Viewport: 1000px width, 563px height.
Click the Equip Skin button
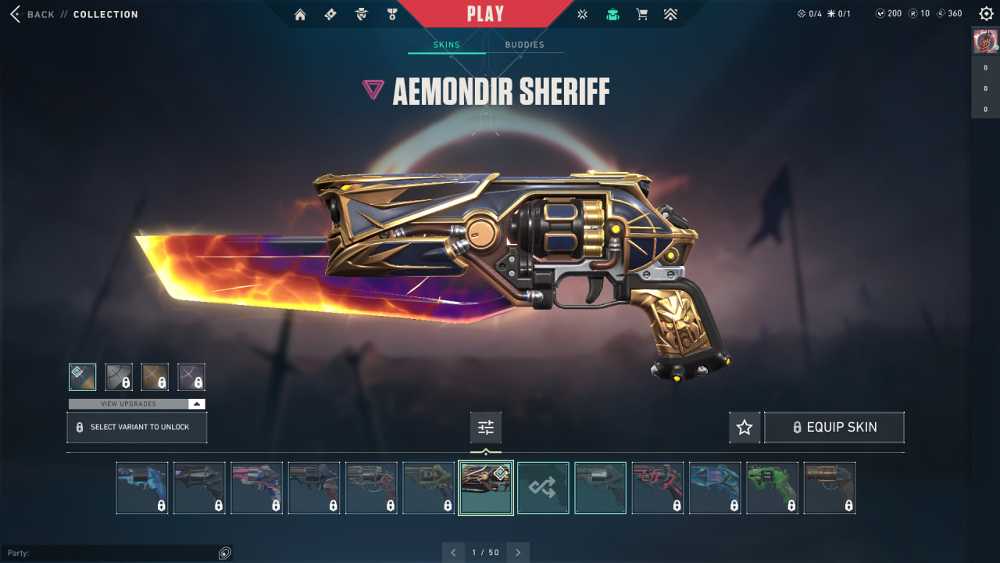[834, 427]
